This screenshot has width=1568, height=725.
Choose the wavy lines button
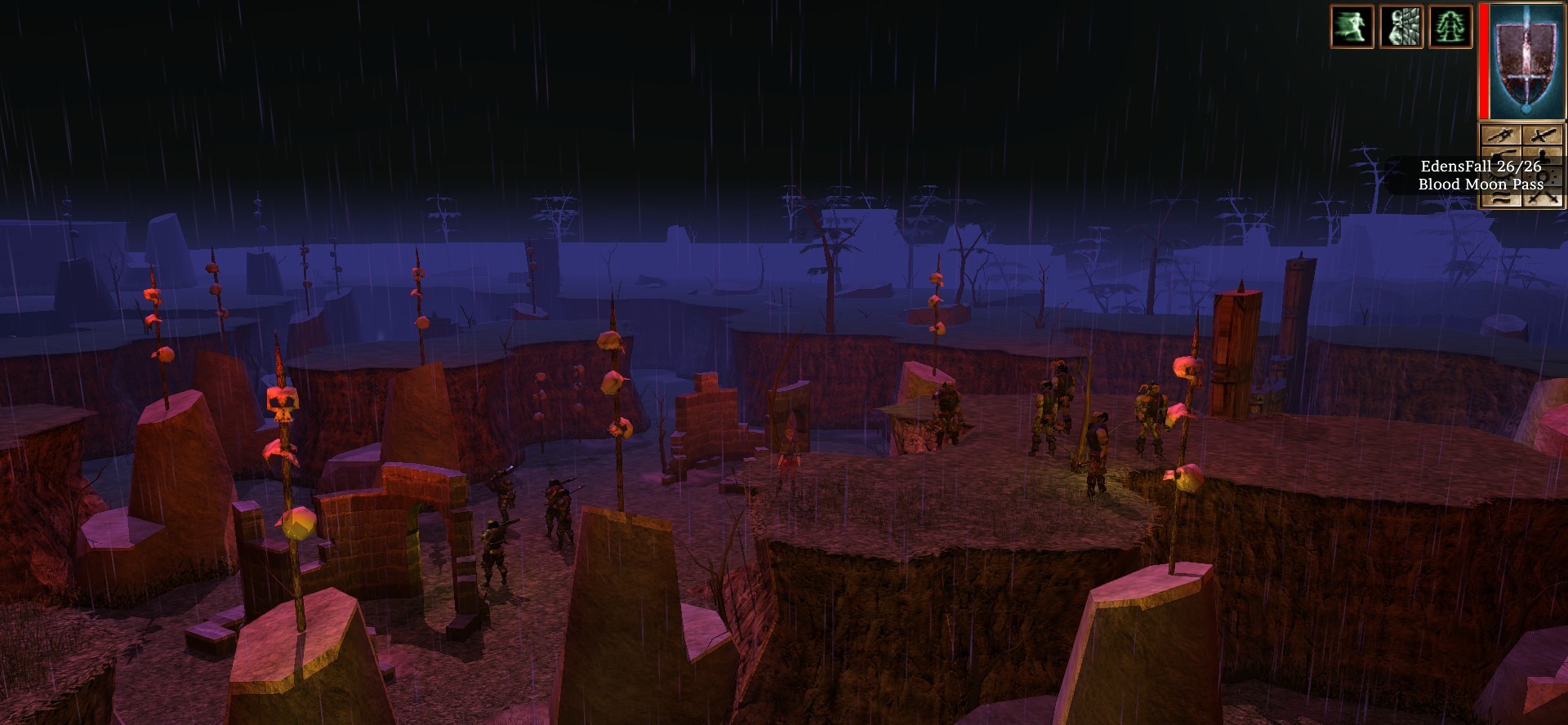(1501, 198)
